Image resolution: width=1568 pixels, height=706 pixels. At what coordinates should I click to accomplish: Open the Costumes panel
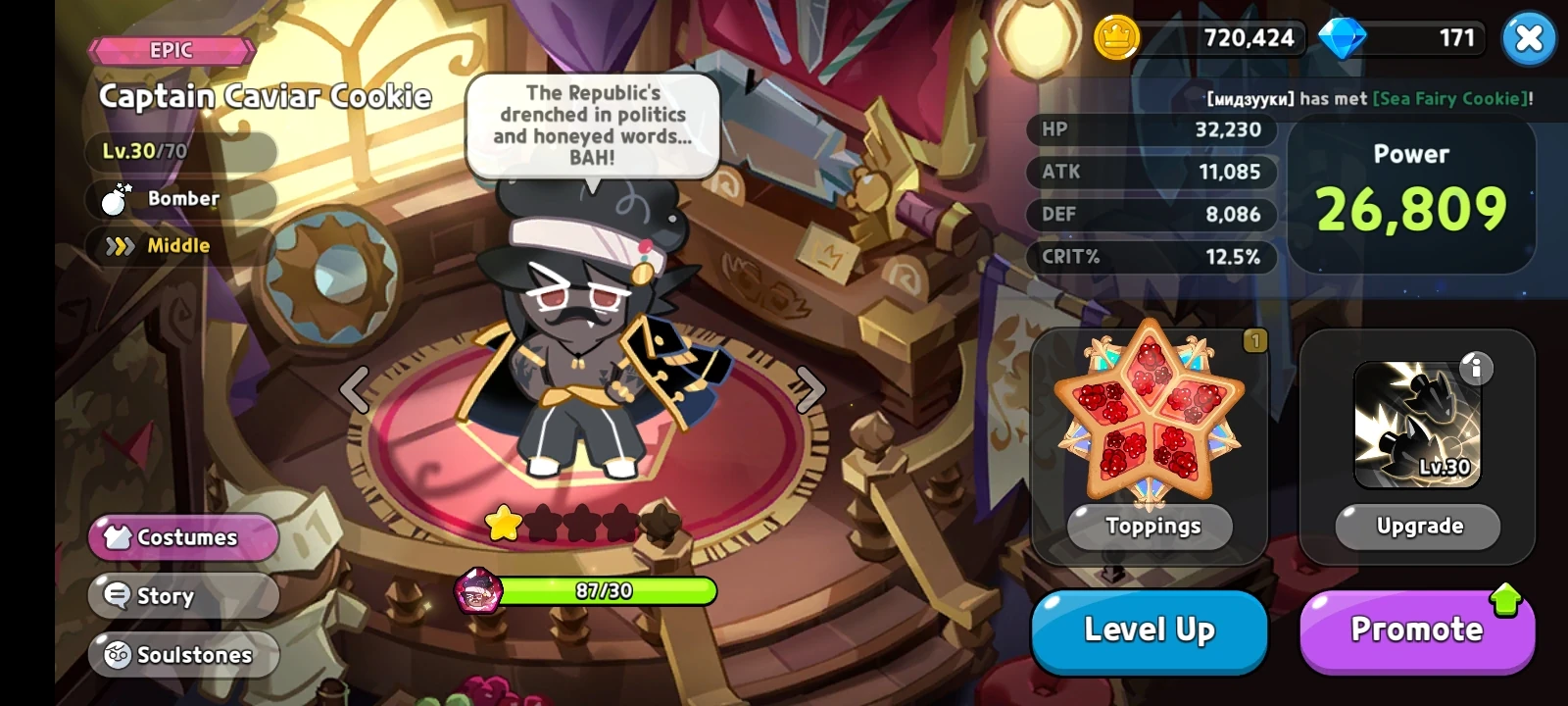tap(182, 536)
